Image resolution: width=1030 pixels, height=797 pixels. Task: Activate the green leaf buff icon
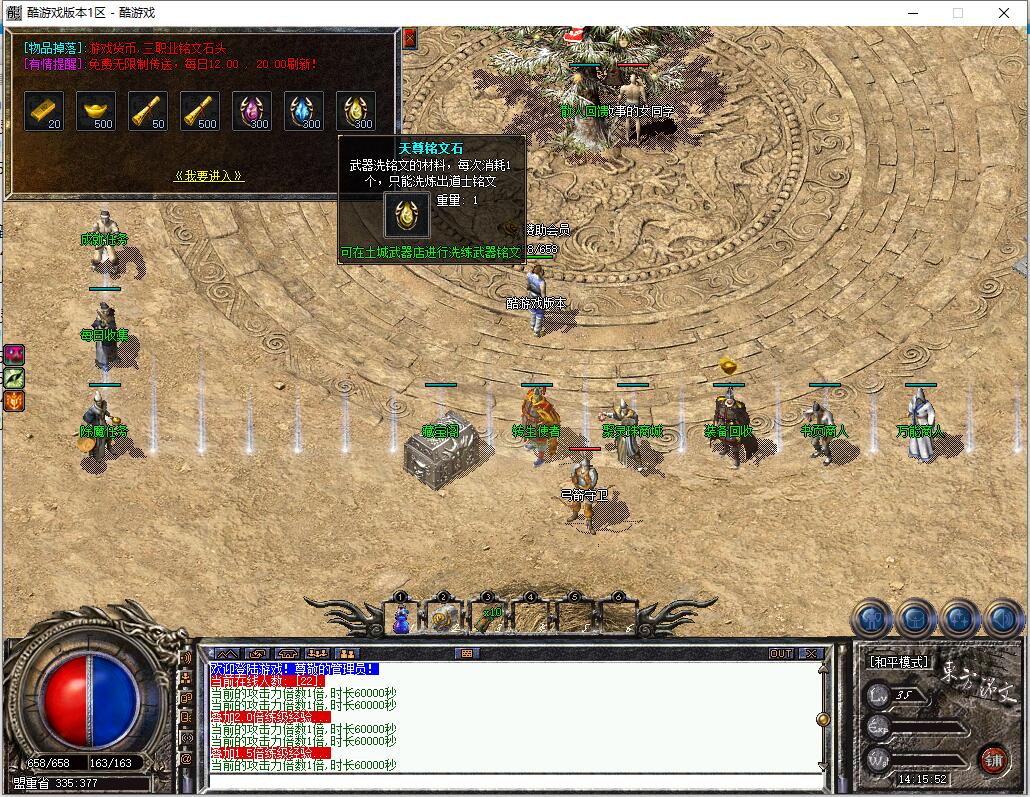pyautogui.click(x=14, y=378)
